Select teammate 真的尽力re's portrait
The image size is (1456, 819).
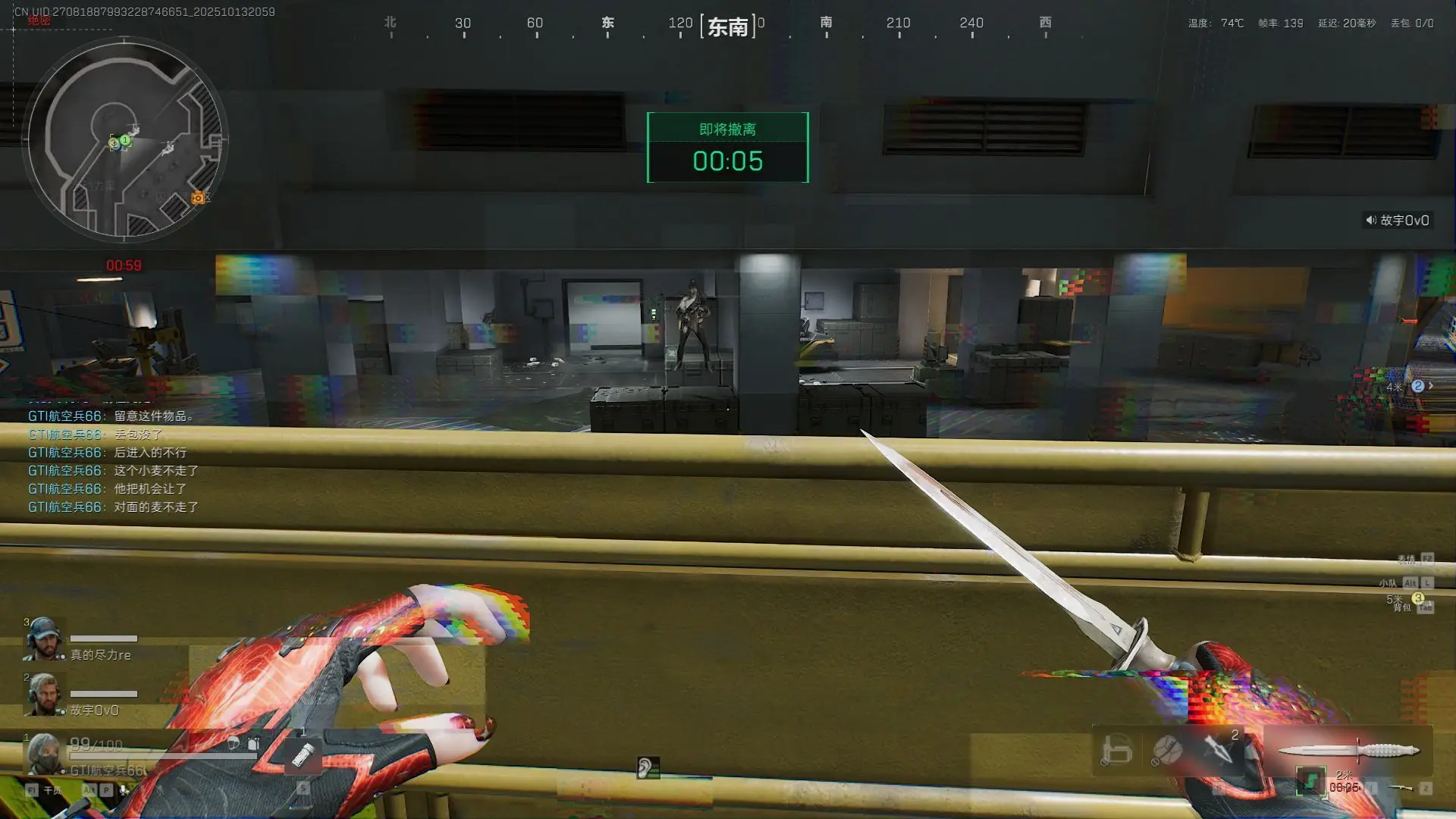point(43,639)
